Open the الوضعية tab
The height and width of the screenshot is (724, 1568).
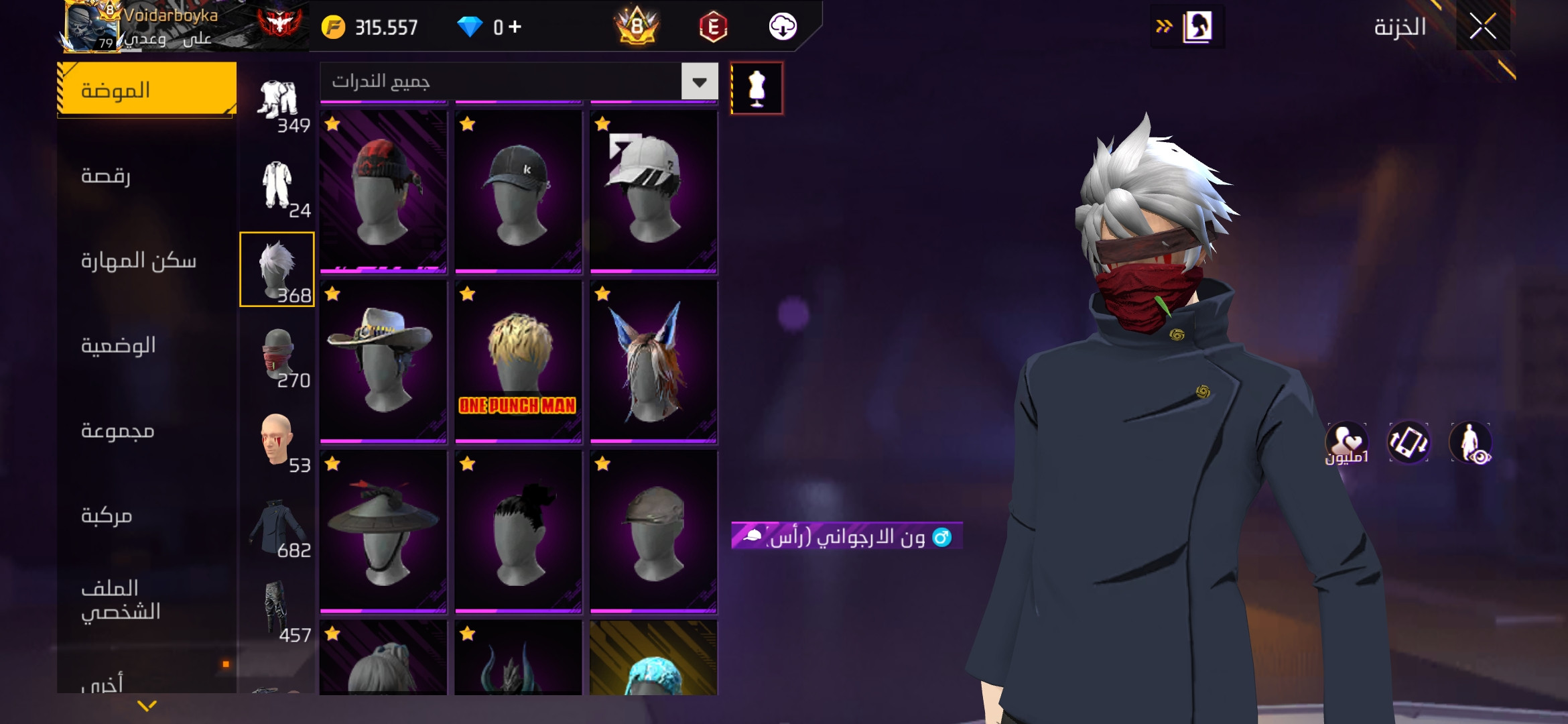click(147, 345)
